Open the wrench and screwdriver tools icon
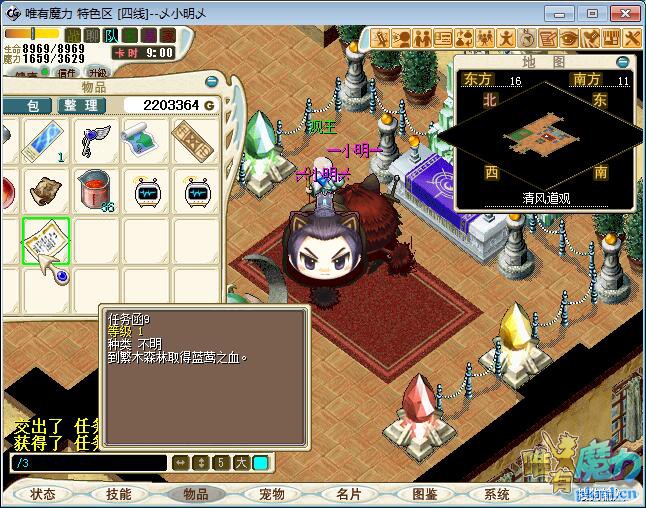 click(x=633, y=38)
